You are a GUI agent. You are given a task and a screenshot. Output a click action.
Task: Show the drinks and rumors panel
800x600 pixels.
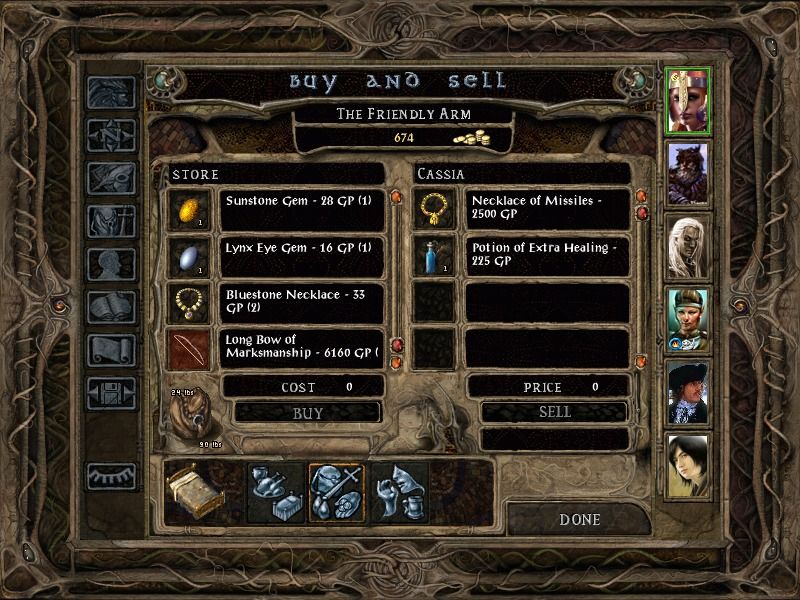[399, 492]
